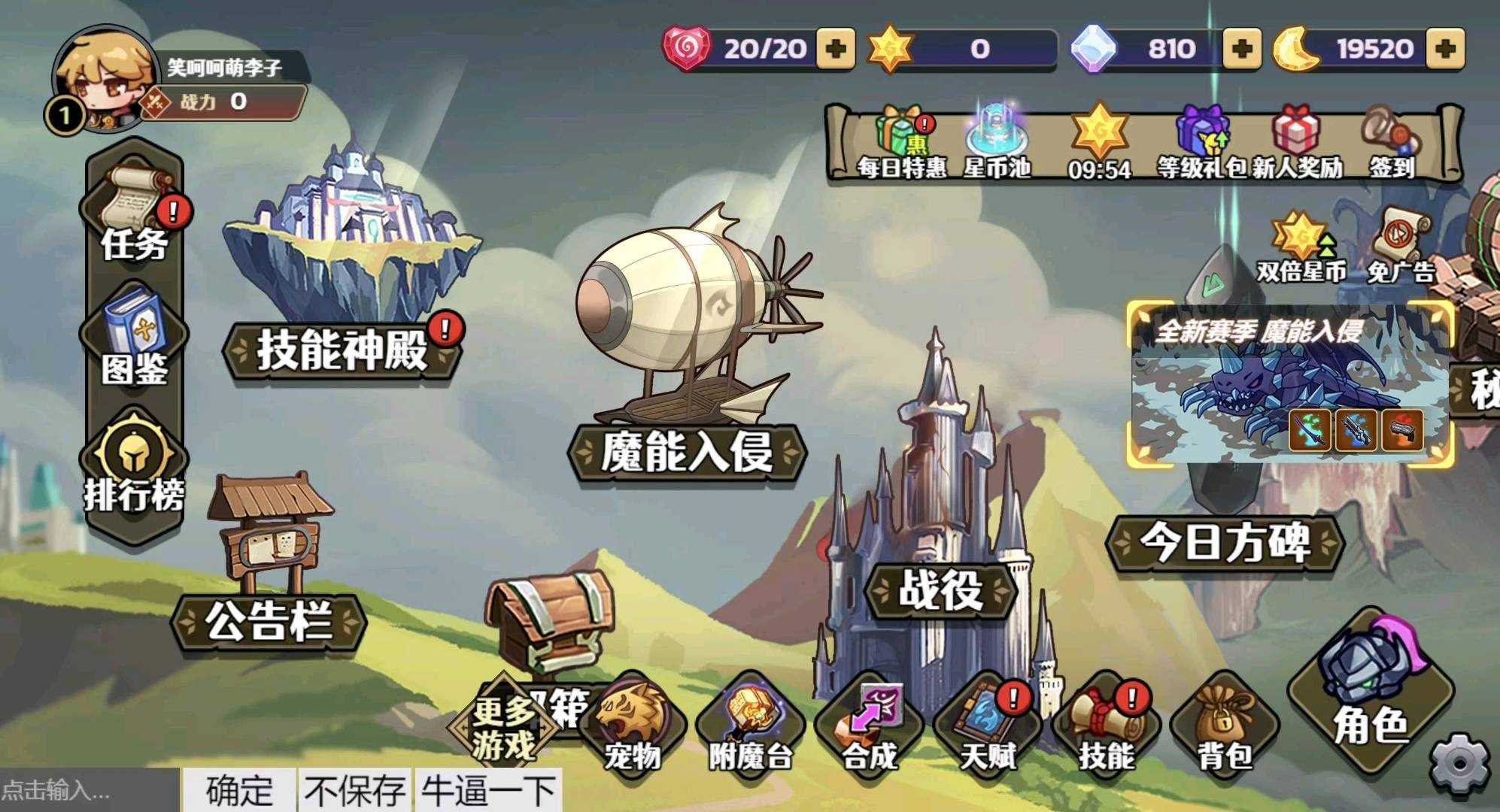Enter the 技能神殿 skill temple
This screenshot has height=812, width=1500.
[343, 350]
